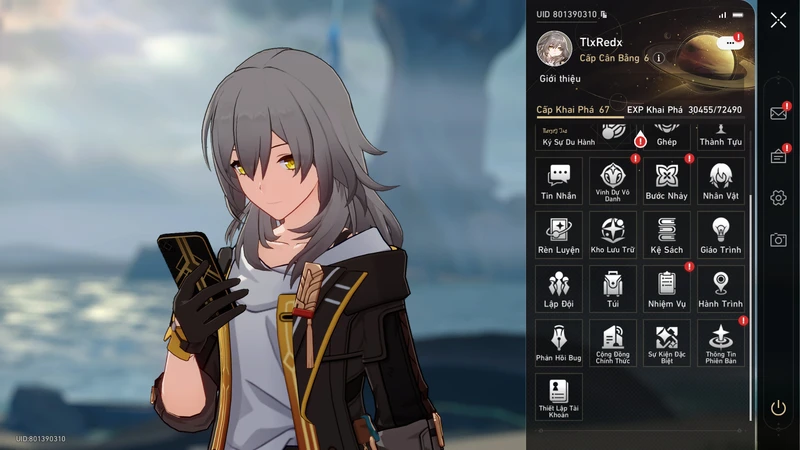Open the mail envelope icon
The height and width of the screenshot is (450, 800).
pos(778,113)
